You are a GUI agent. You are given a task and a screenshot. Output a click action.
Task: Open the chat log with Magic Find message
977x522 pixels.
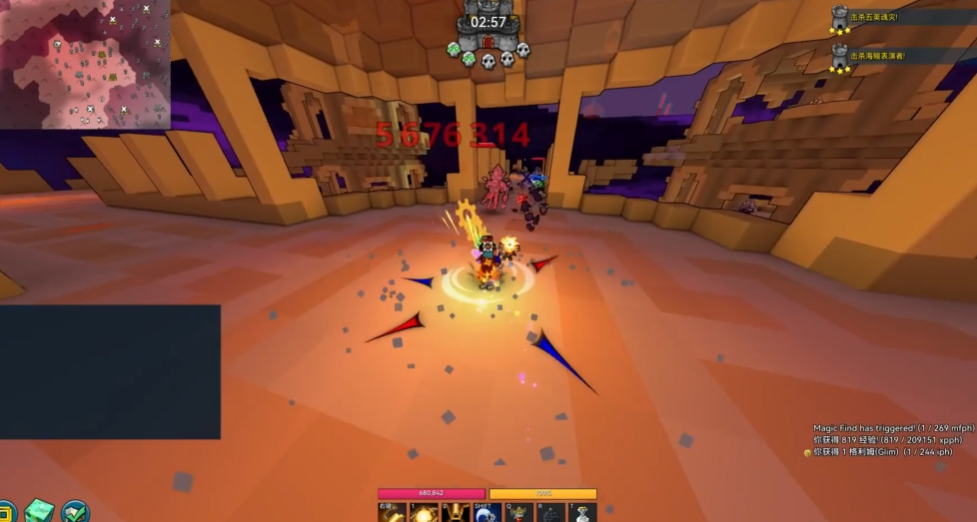point(881,440)
